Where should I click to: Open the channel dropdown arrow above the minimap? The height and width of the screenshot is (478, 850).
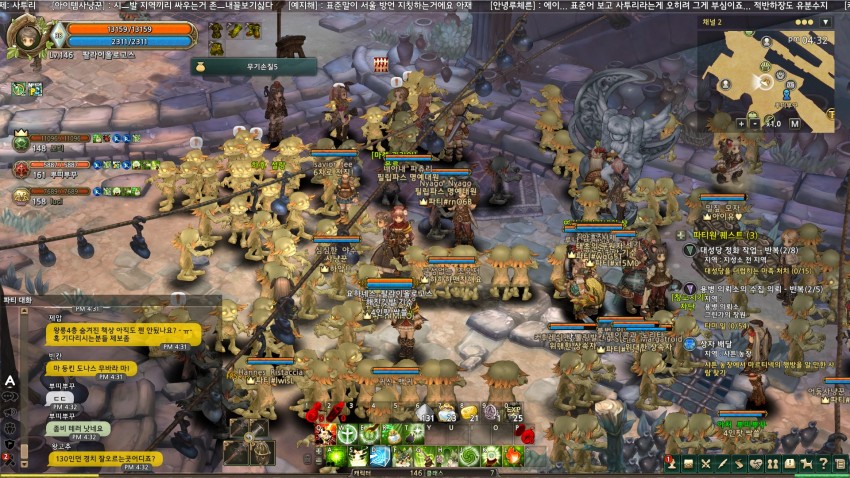point(825,22)
